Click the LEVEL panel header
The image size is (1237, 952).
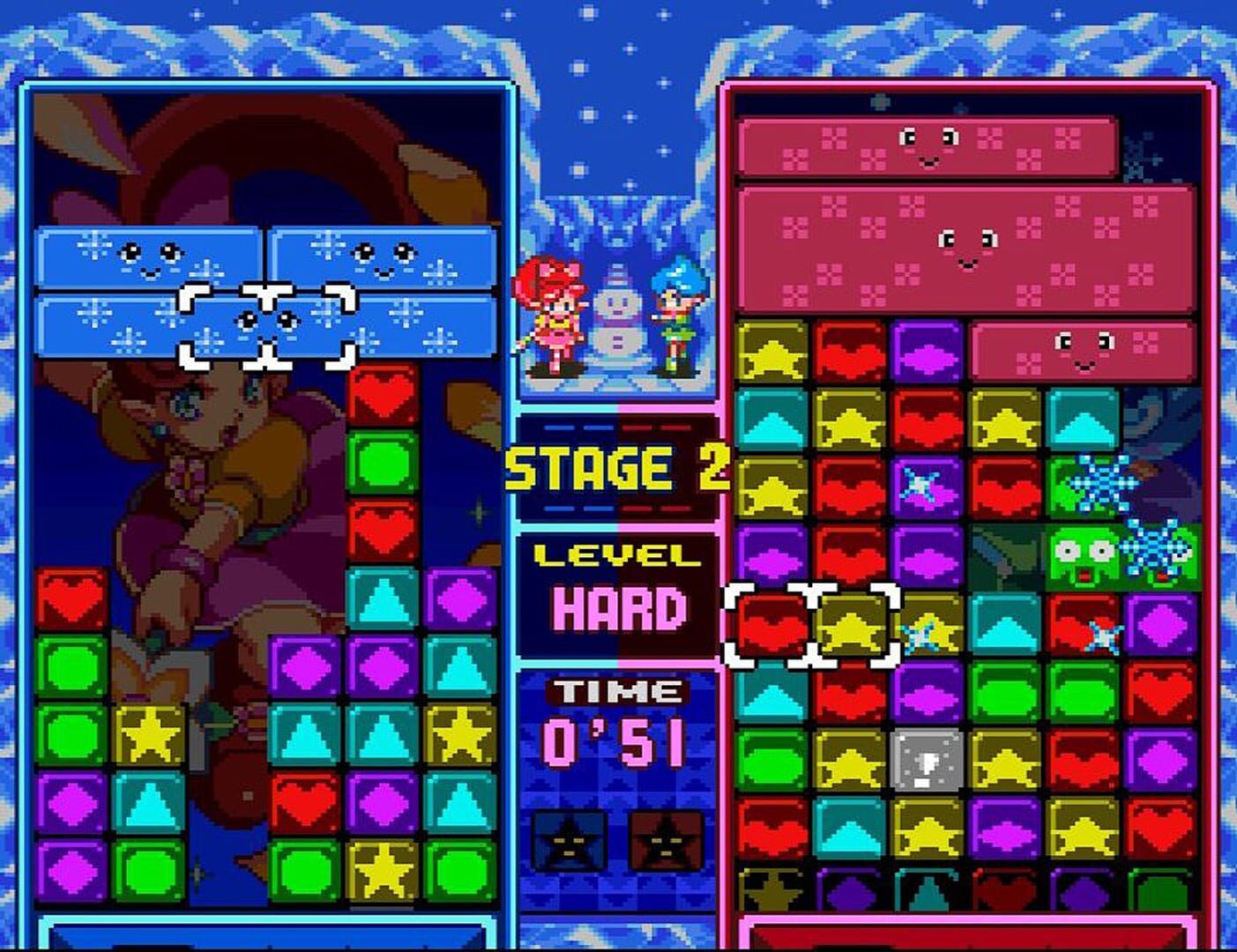(615, 554)
